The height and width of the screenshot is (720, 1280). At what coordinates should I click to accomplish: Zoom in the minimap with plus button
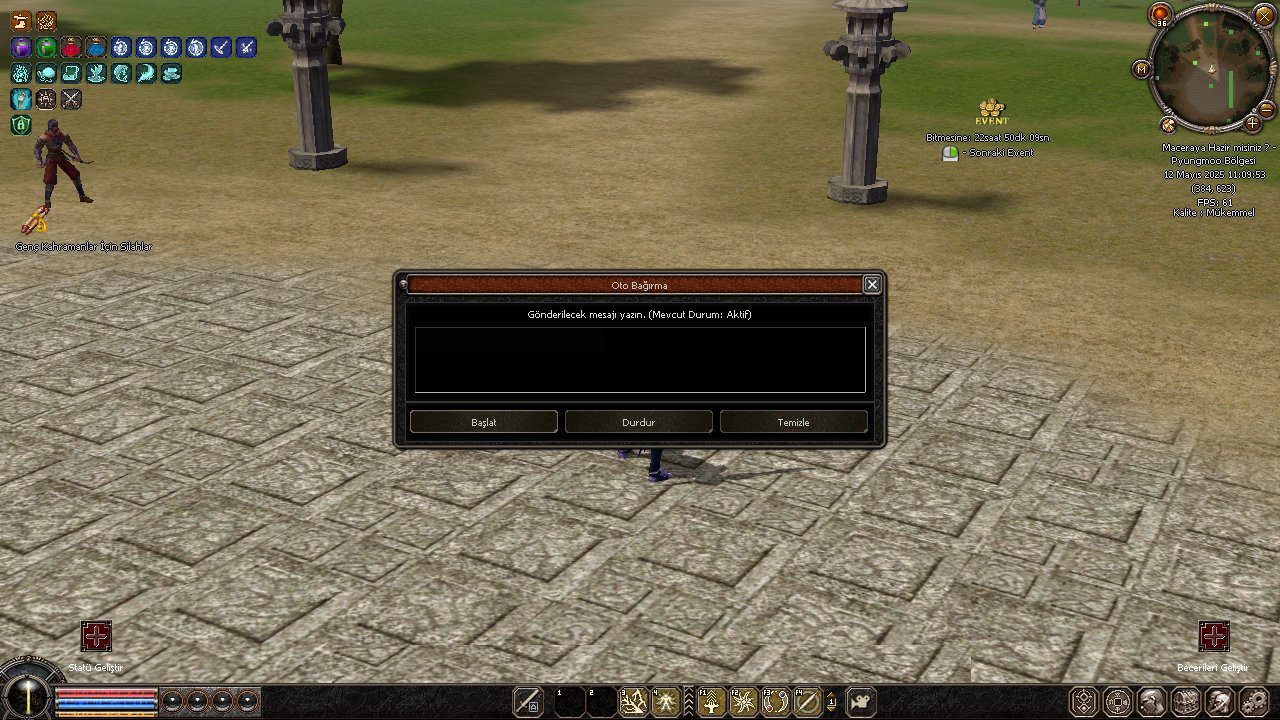click(x=1252, y=124)
